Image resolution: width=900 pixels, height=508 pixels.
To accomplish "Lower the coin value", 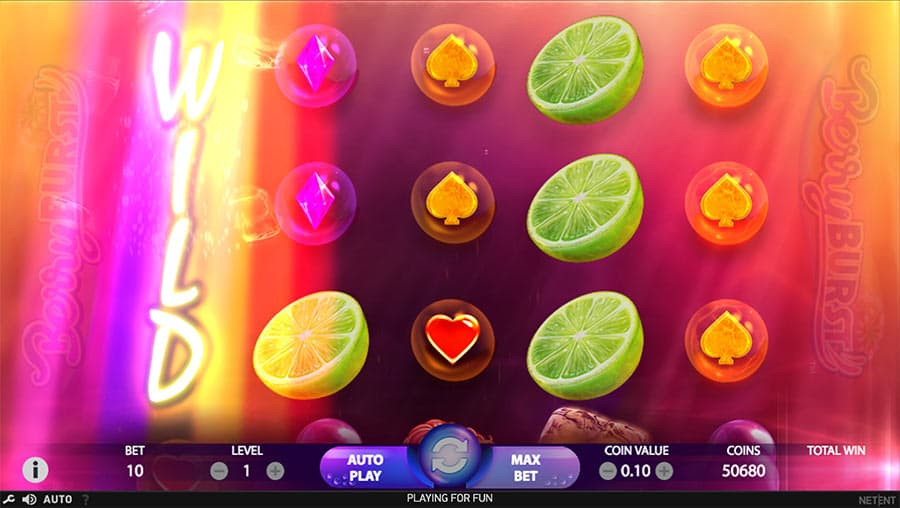I will [x=607, y=471].
